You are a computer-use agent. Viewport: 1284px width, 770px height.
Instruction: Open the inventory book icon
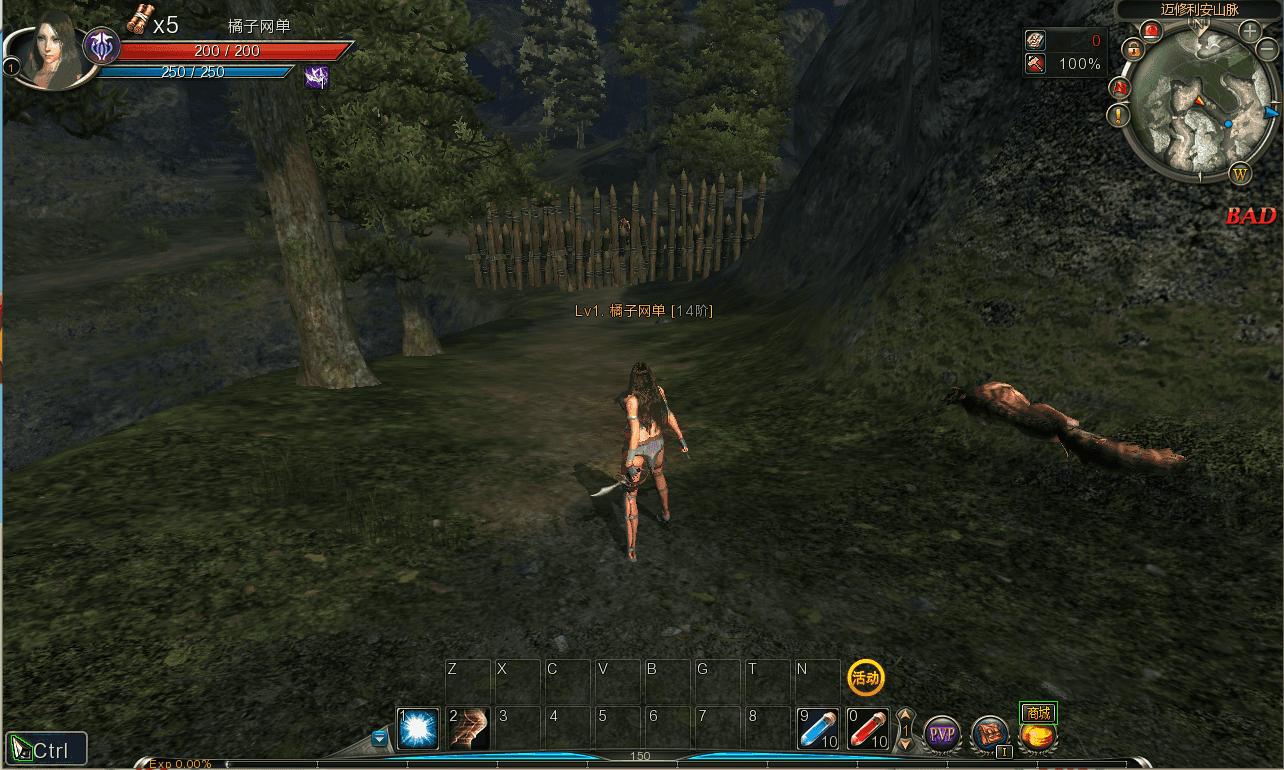990,734
